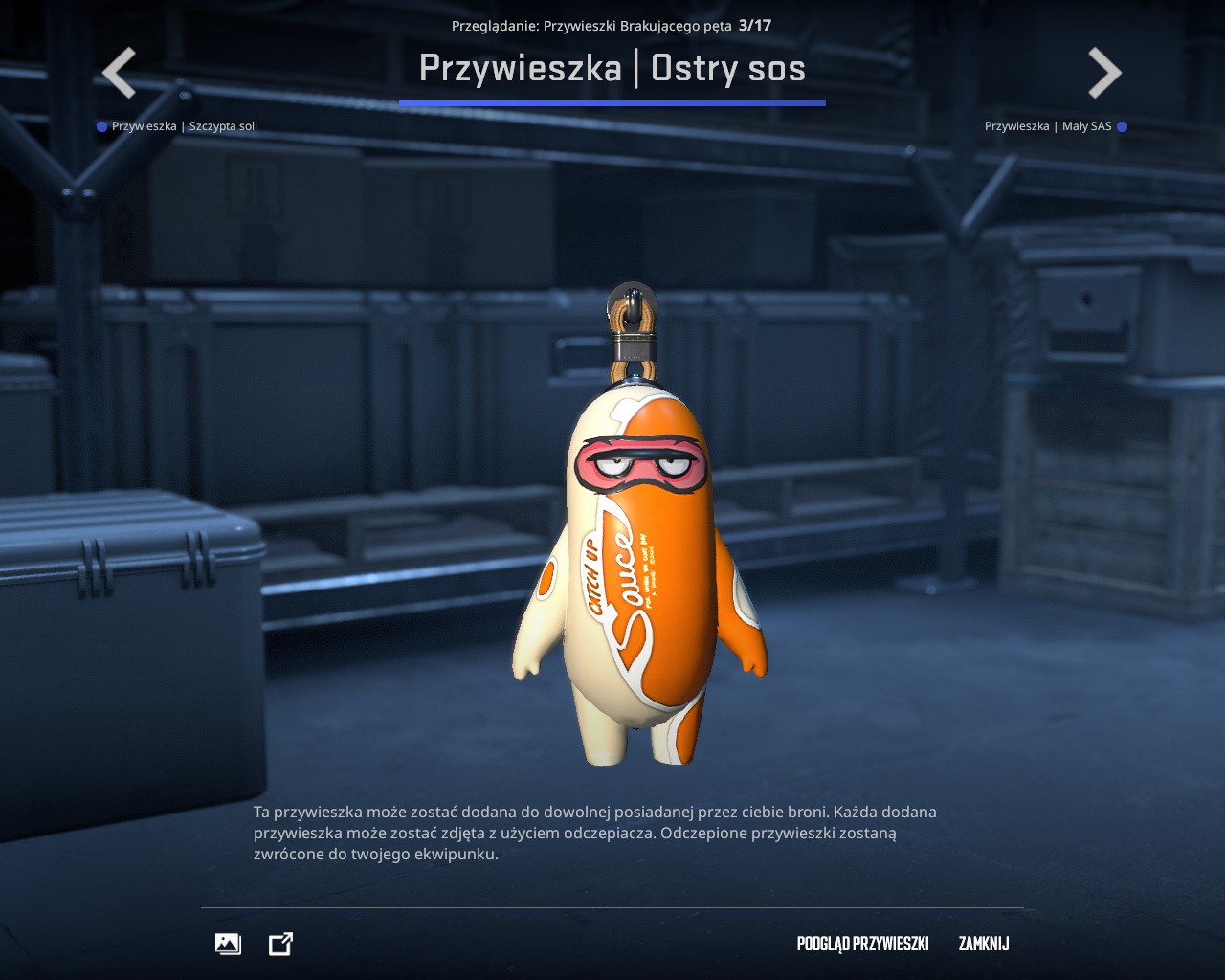Select the Mały SAS charm label
Viewport: 1225px width, 980px height.
(x=1048, y=126)
